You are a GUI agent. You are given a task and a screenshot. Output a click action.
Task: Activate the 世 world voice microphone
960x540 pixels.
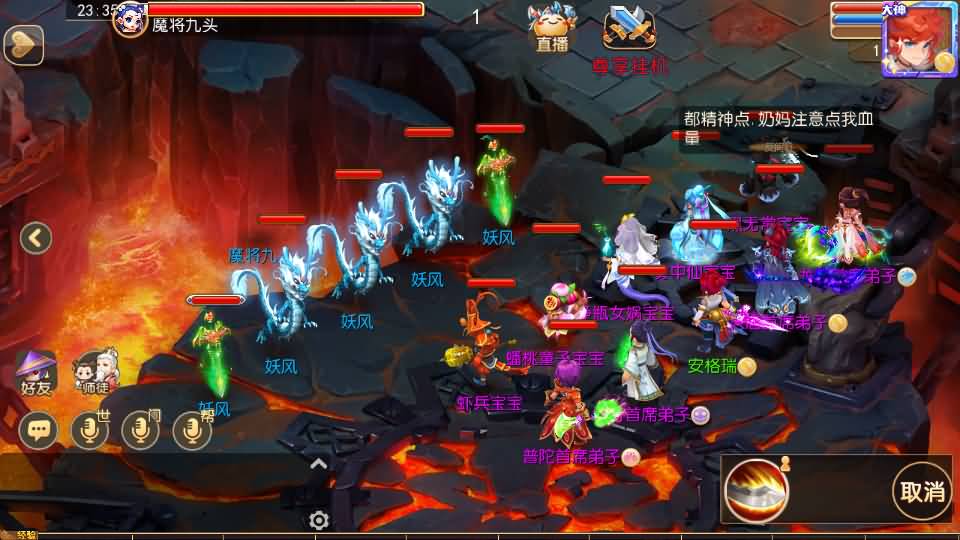[91, 430]
